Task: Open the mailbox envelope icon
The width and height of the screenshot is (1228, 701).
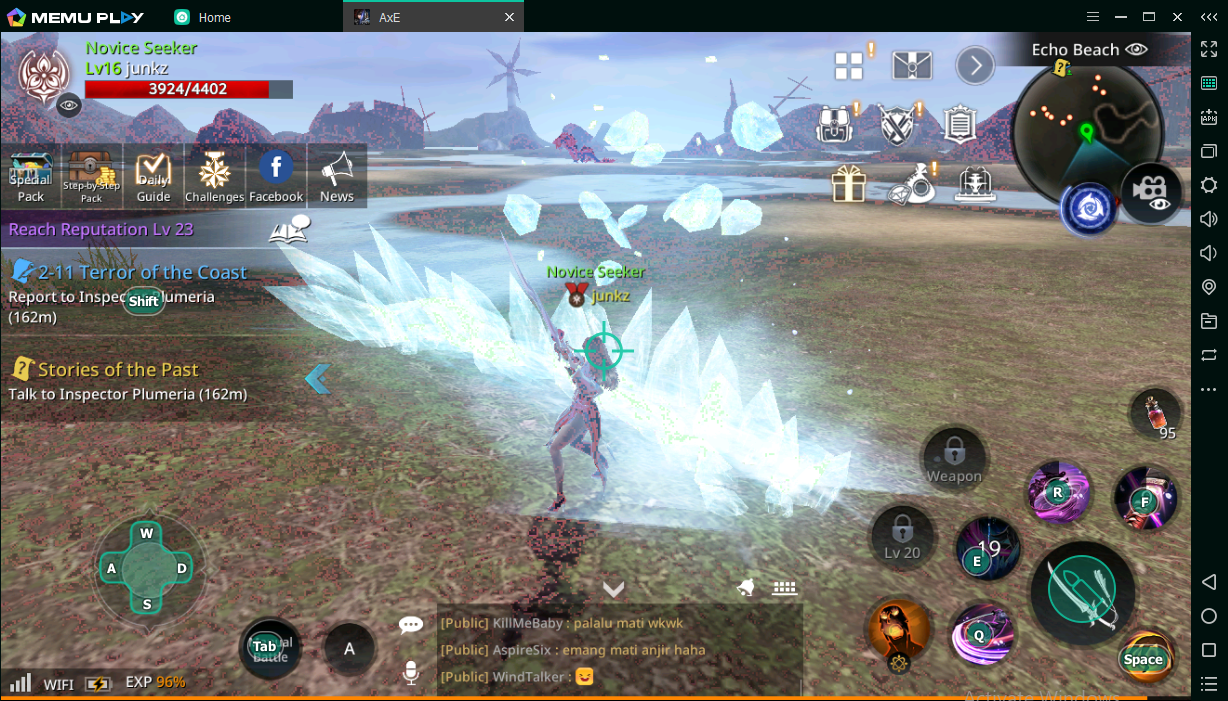Action: click(x=912, y=66)
